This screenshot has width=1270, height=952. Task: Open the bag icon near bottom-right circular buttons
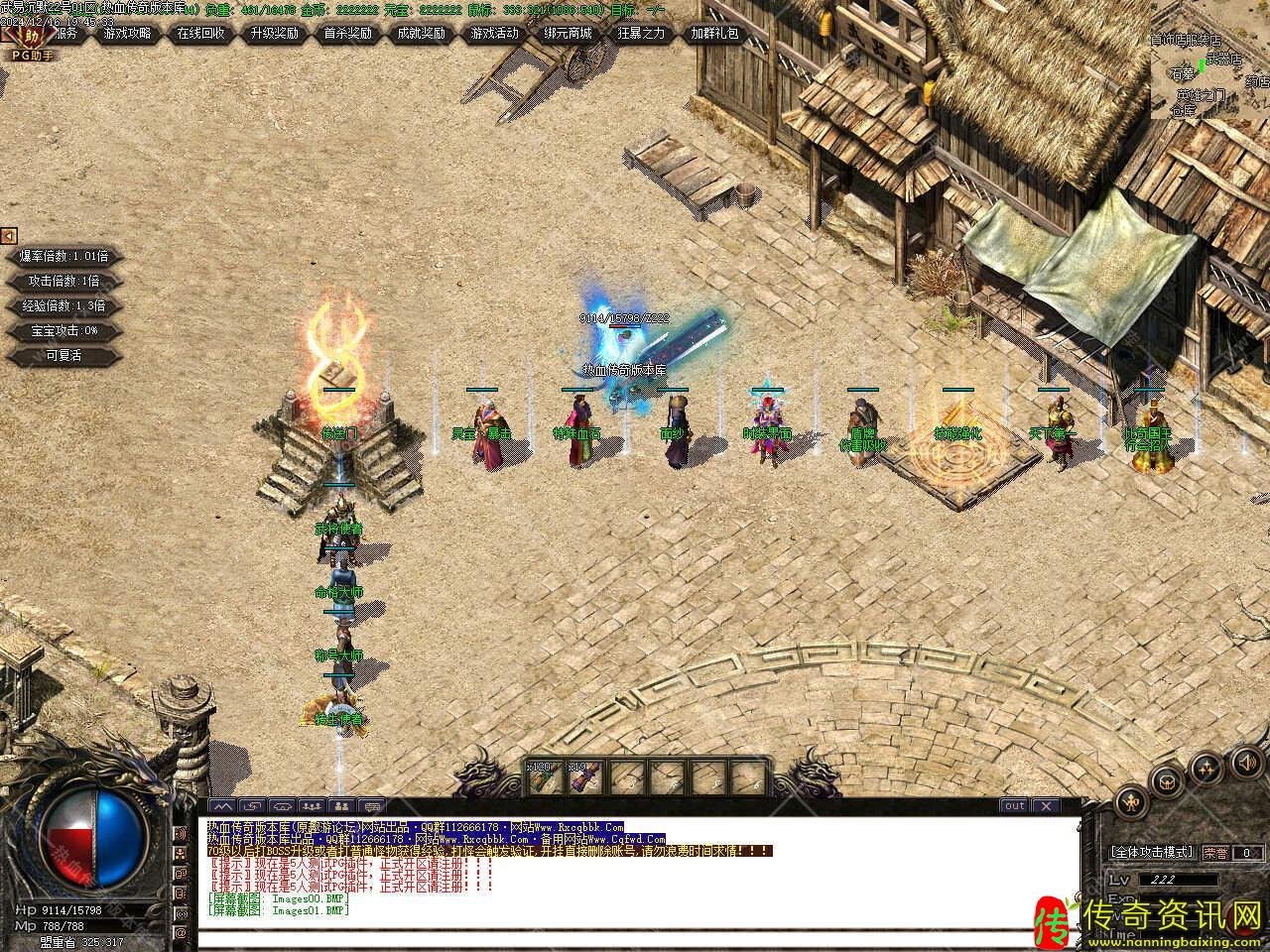pyautogui.click(x=1167, y=781)
